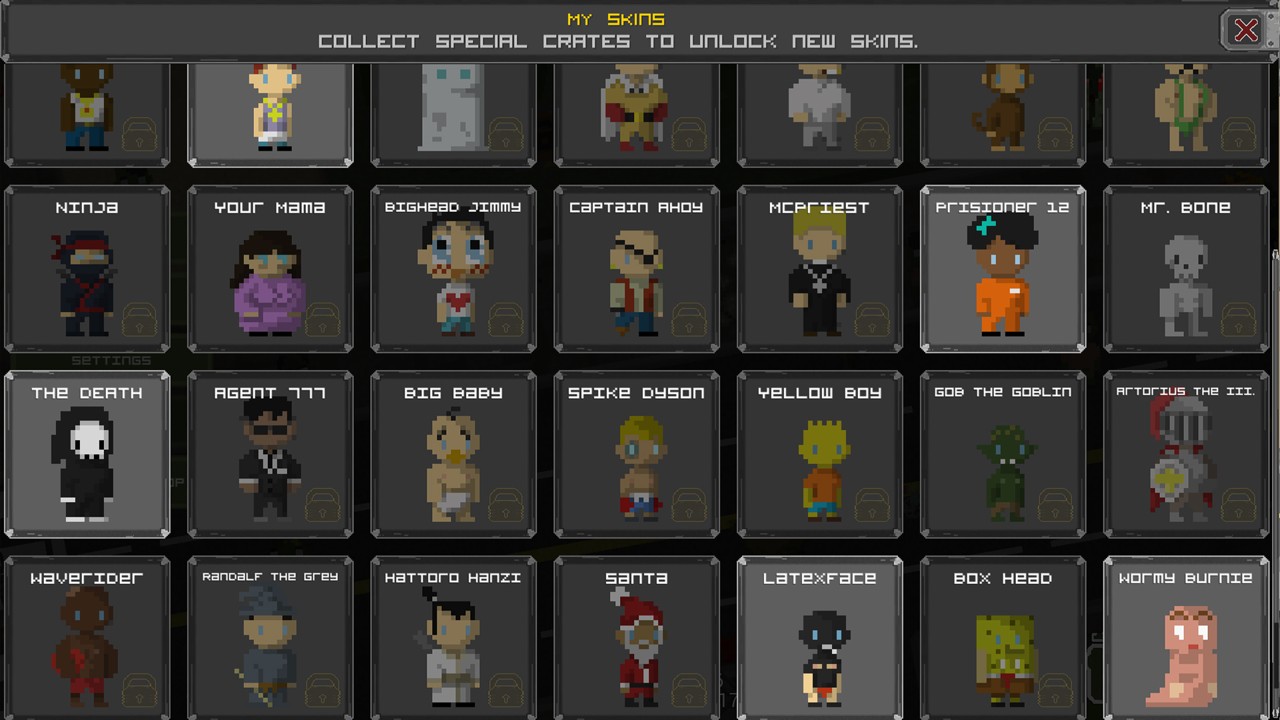Image resolution: width=1280 pixels, height=720 pixels.
Task: Equip the Wormy Burnie skin
Action: [x=1185, y=638]
